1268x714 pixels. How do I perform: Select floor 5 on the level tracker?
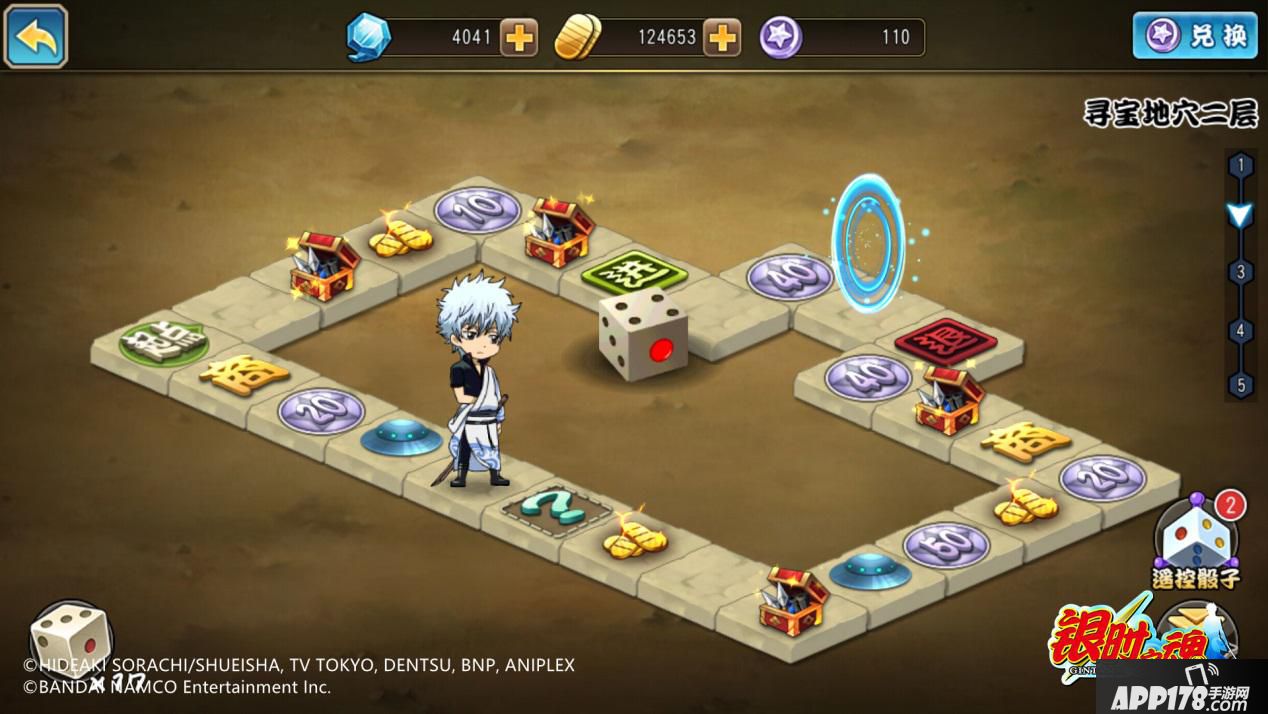(1241, 384)
